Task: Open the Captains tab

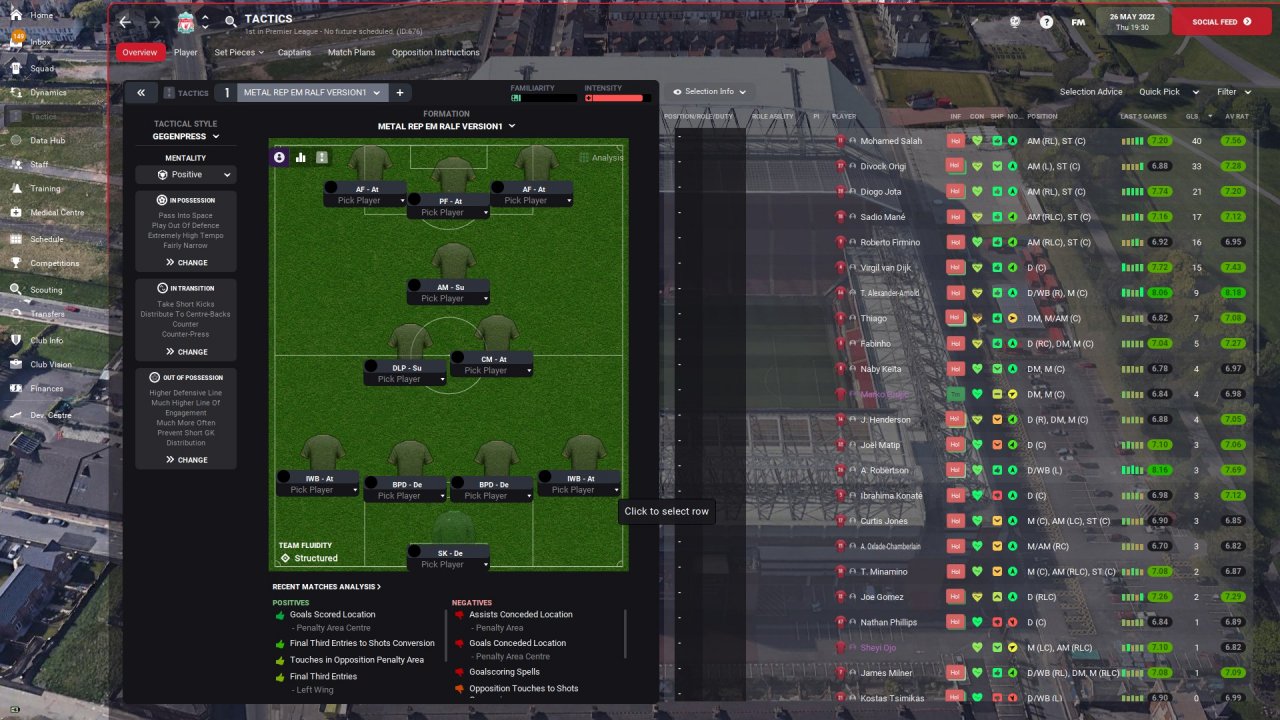Action: pos(294,52)
